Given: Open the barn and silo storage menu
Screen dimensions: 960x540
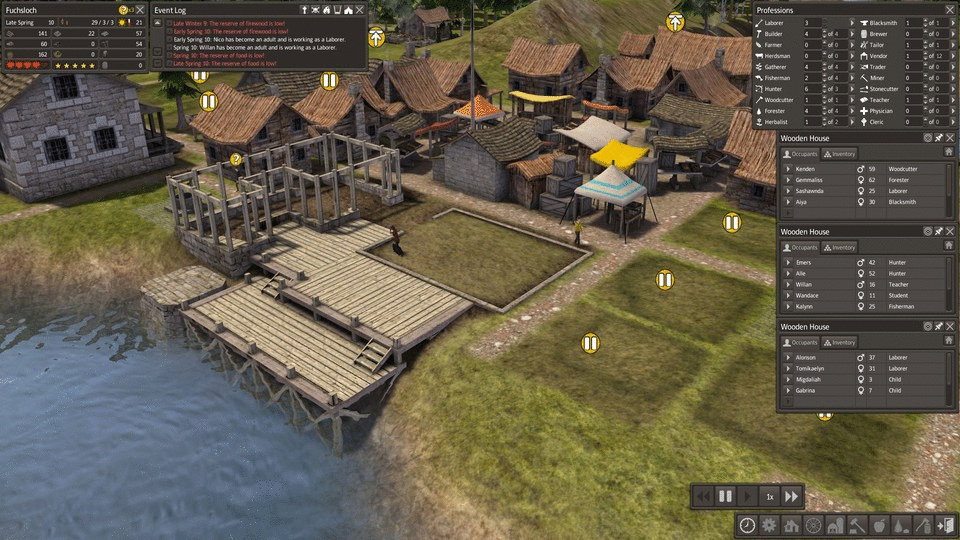Looking at the screenshot, I should [835, 525].
